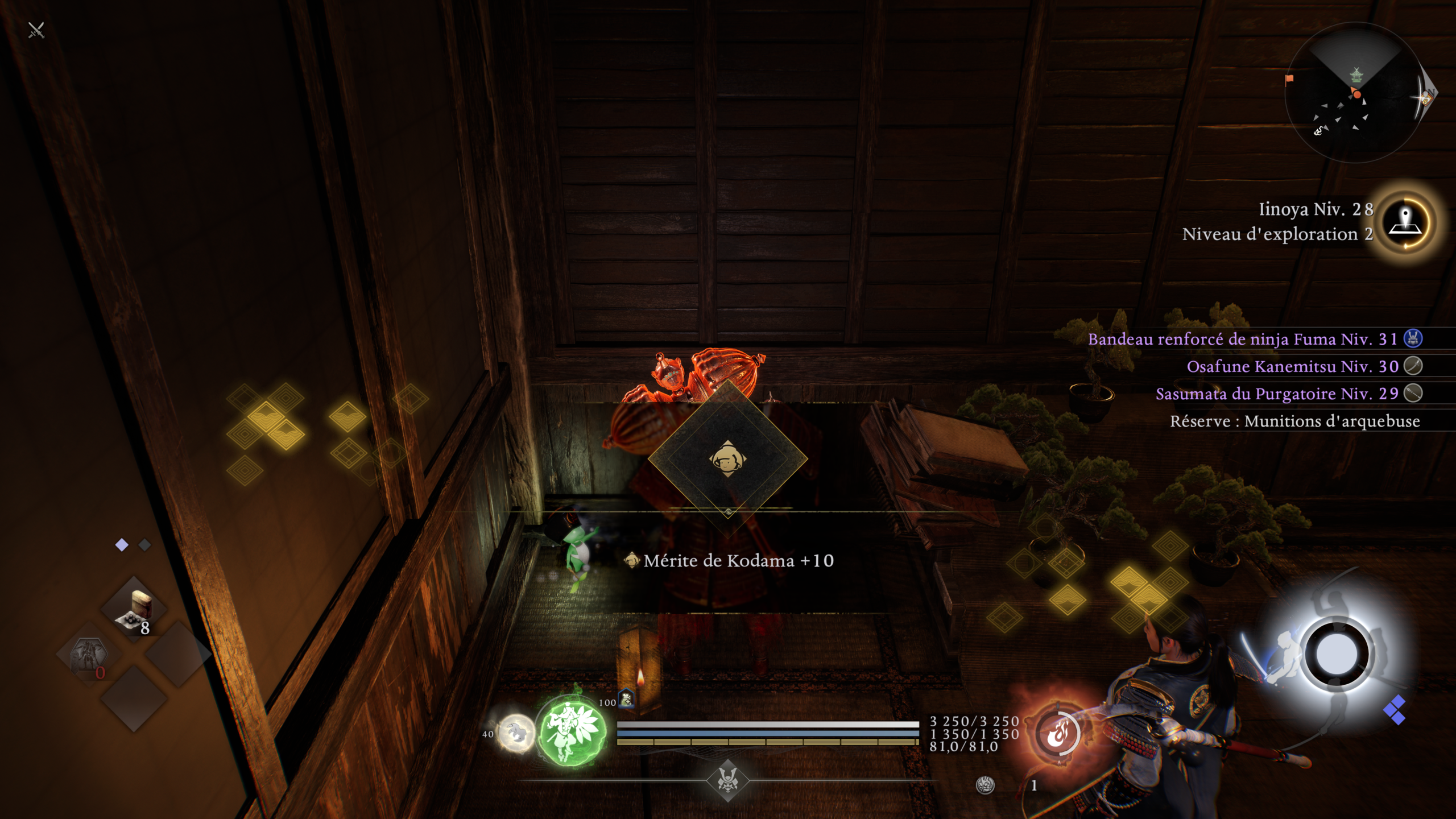The image size is (1456, 819).
Task: Open the circular minimap
Action: coord(1356,92)
